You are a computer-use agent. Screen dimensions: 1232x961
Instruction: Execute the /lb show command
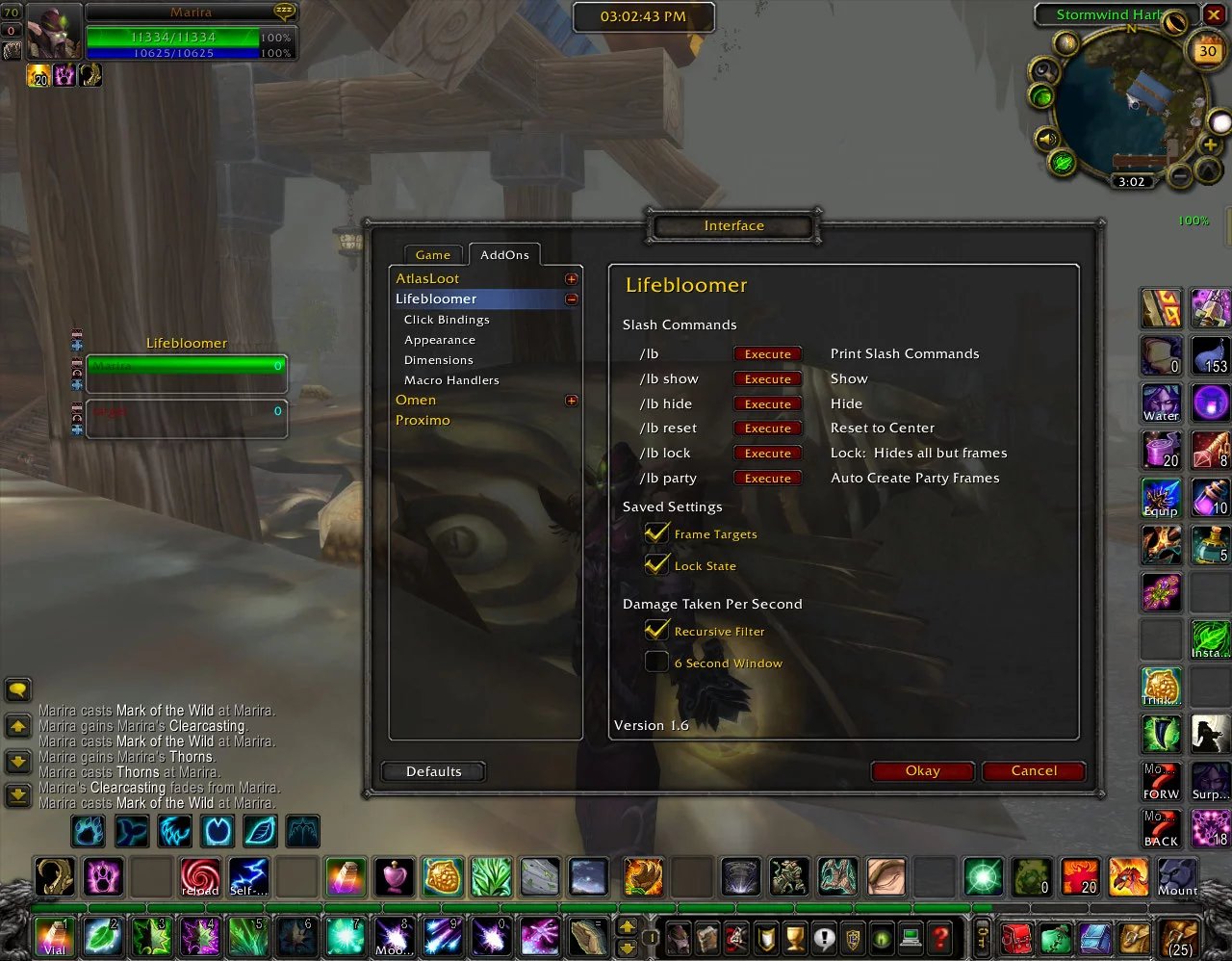[x=767, y=379]
